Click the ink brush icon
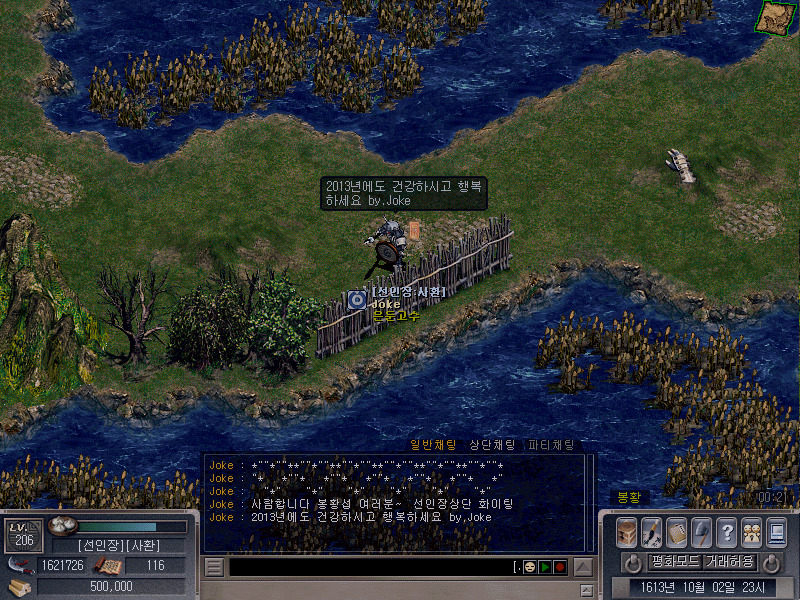 coord(651,531)
